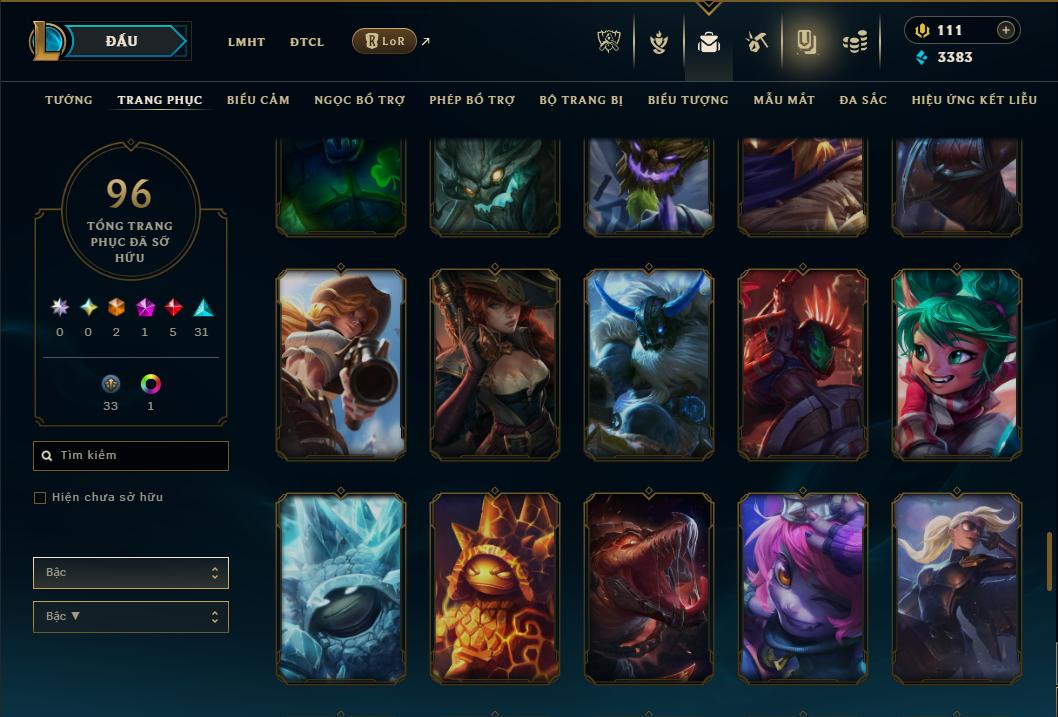Open the Bậc dropdown with the down arrow
The width and height of the screenshot is (1058, 717).
[131, 617]
